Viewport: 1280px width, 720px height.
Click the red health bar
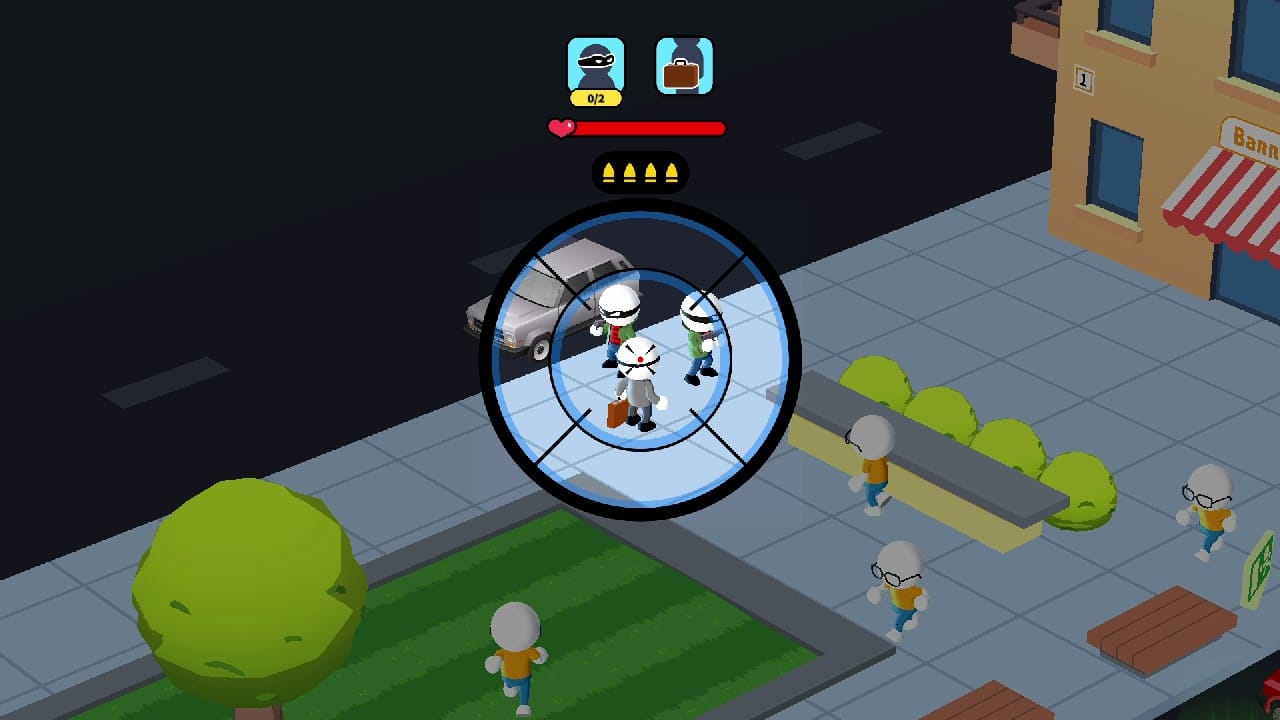click(650, 128)
